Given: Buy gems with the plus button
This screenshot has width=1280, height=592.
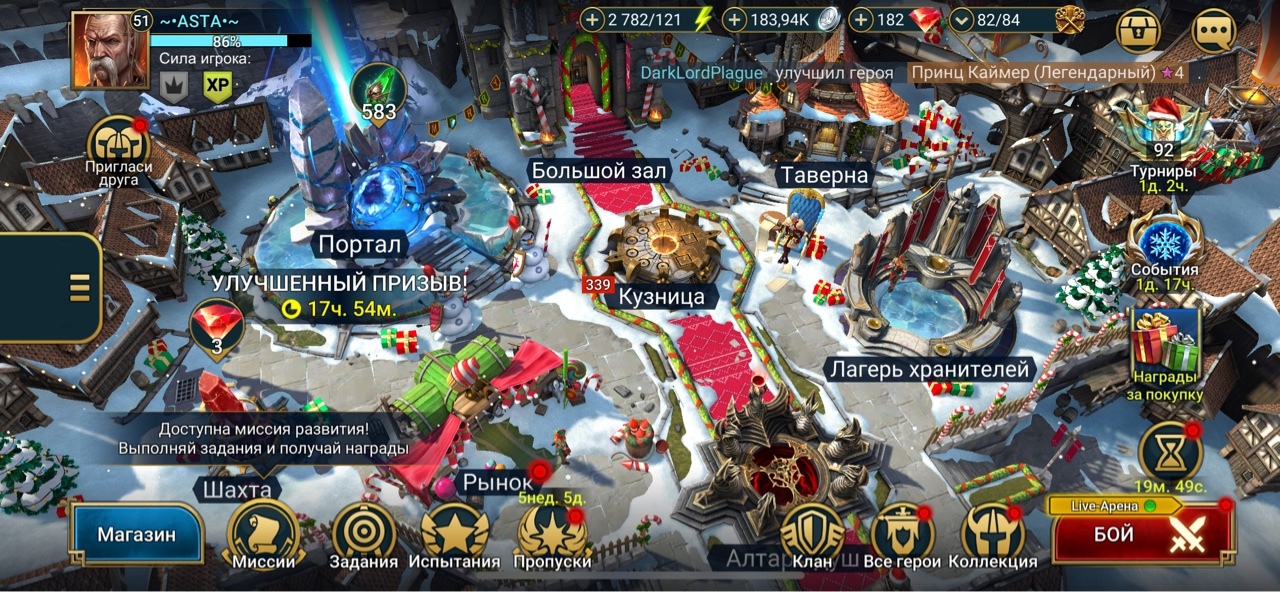Looking at the screenshot, I should pos(861,19).
